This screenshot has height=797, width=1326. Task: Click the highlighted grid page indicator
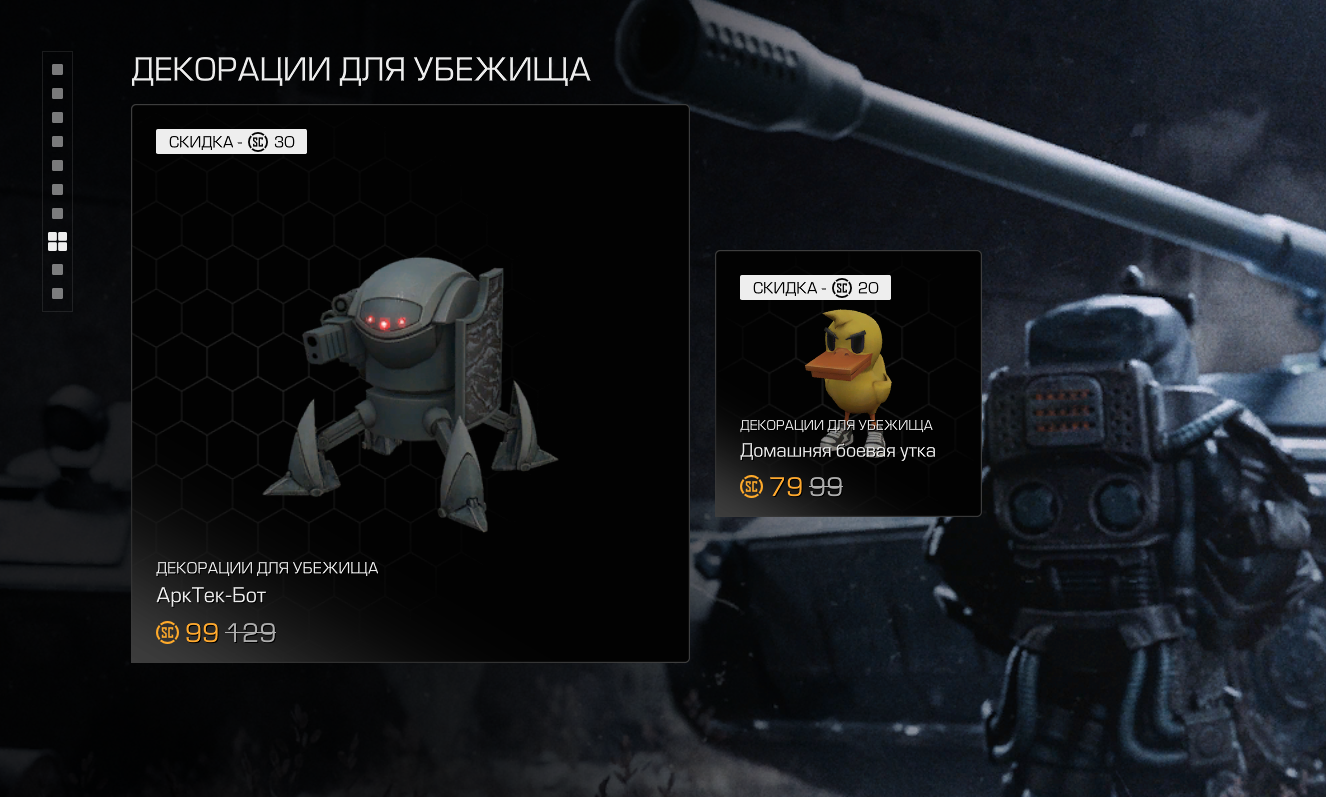(x=57, y=241)
